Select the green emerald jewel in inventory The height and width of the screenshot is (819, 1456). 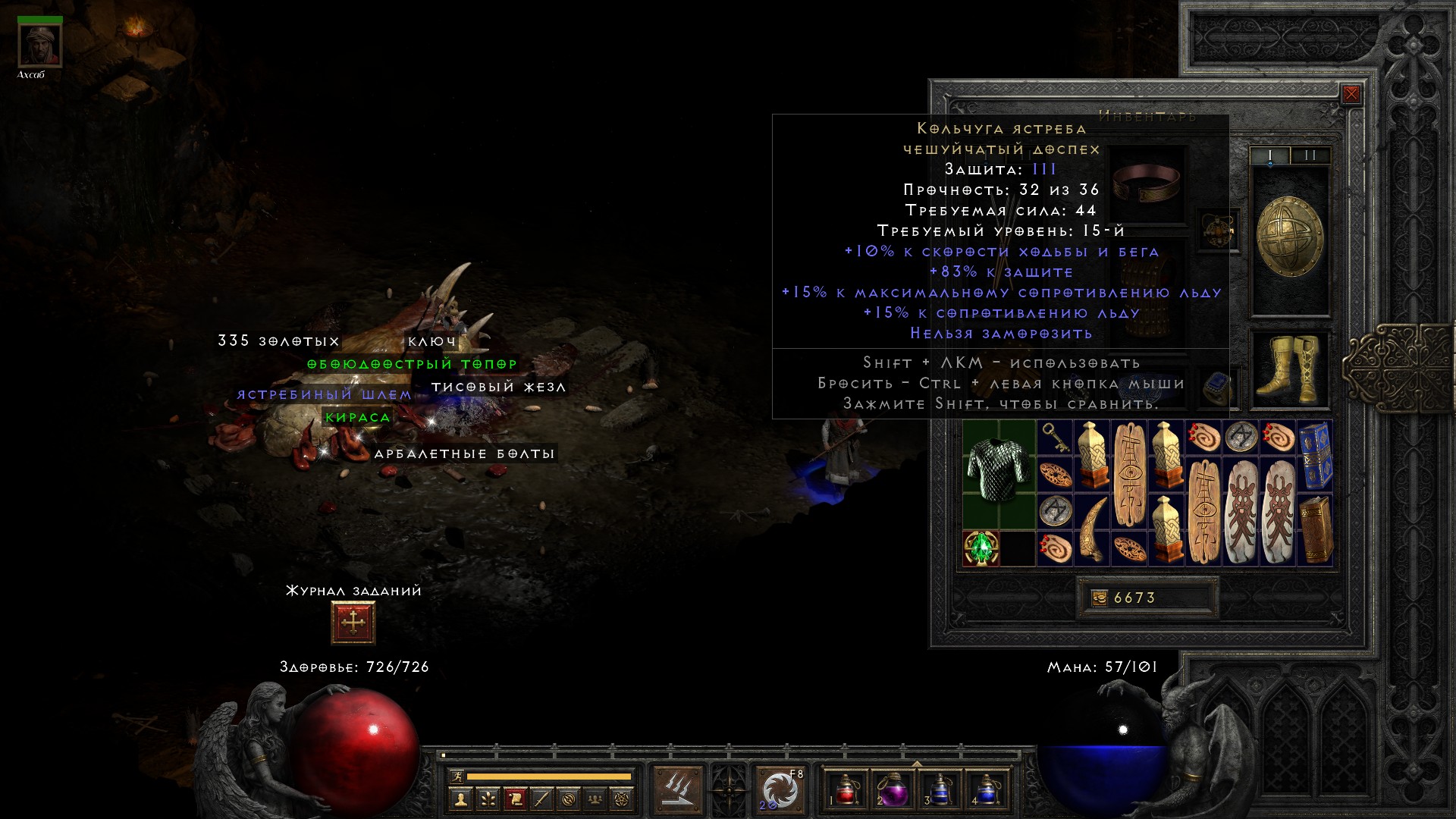[981, 548]
